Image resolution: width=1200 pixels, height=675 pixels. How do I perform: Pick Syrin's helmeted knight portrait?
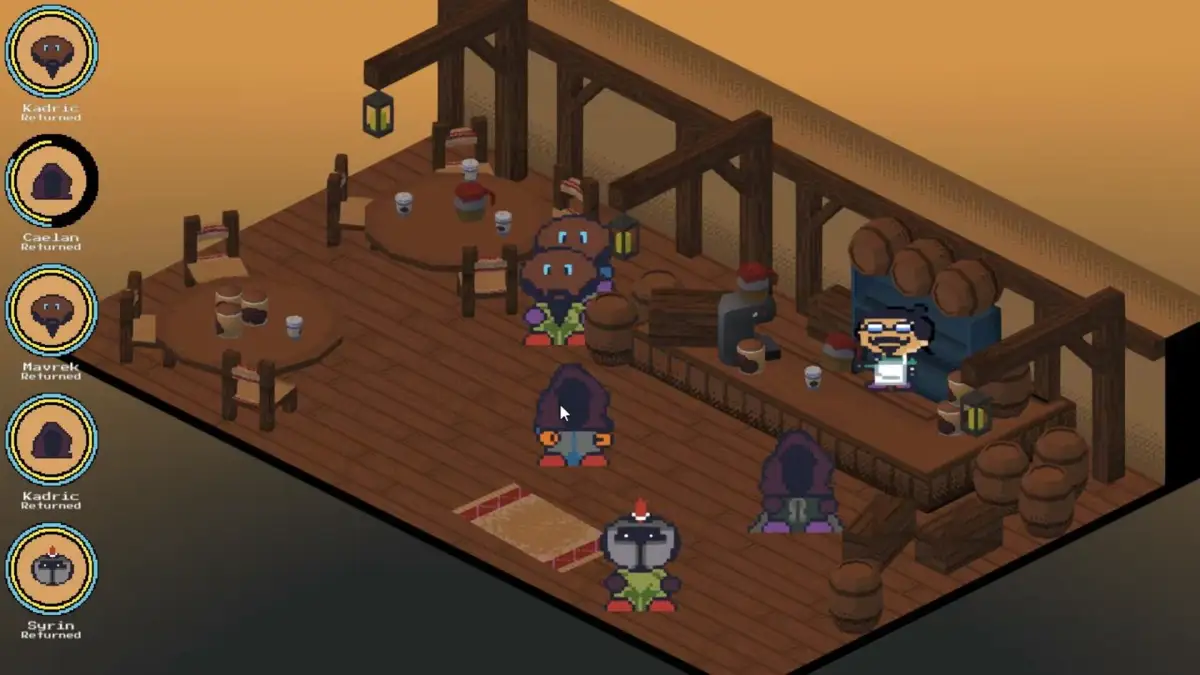click(x=51, y=569)
